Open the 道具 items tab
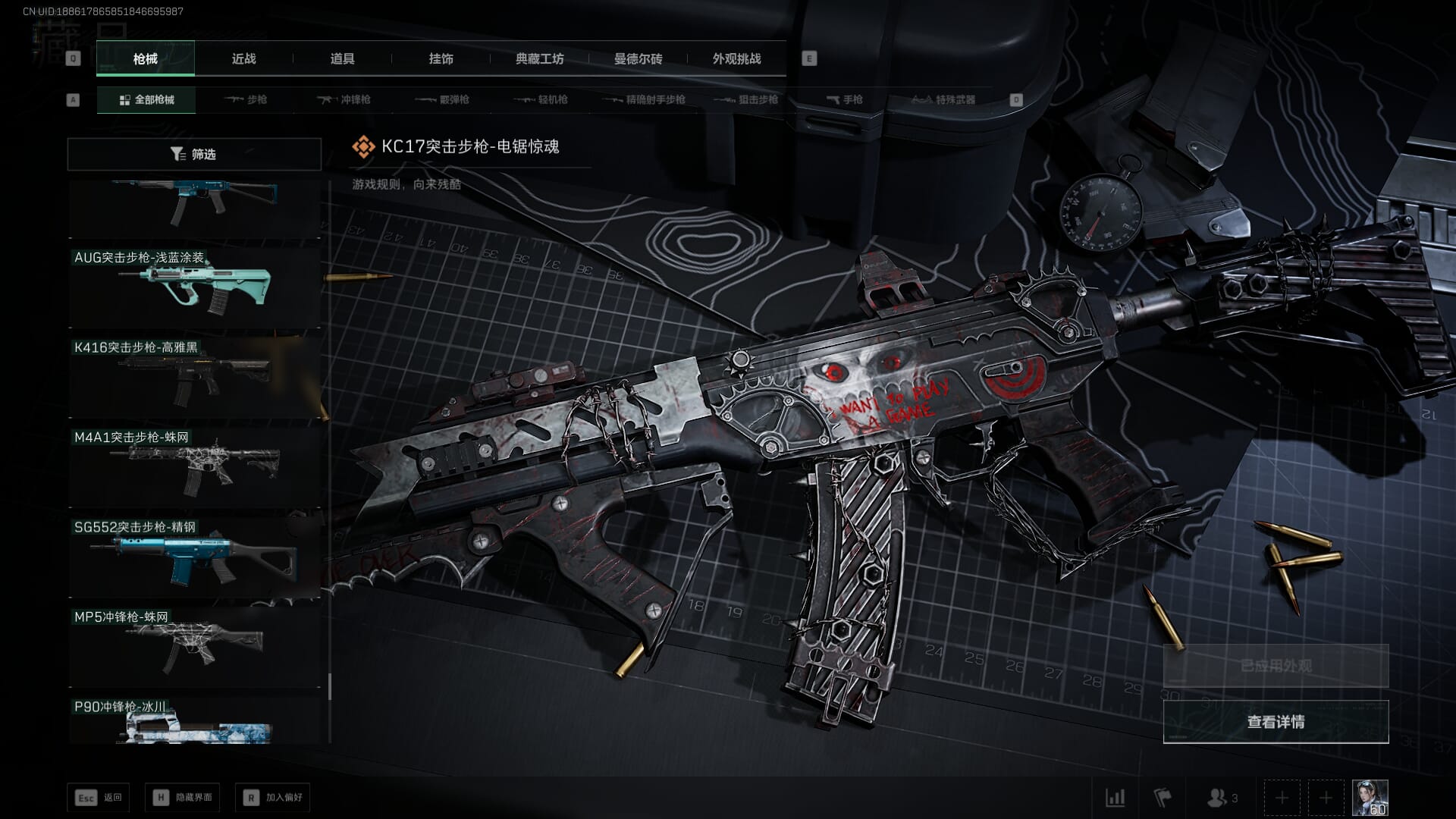Viewport: 1456px width, 819px height. pos(342,59)
